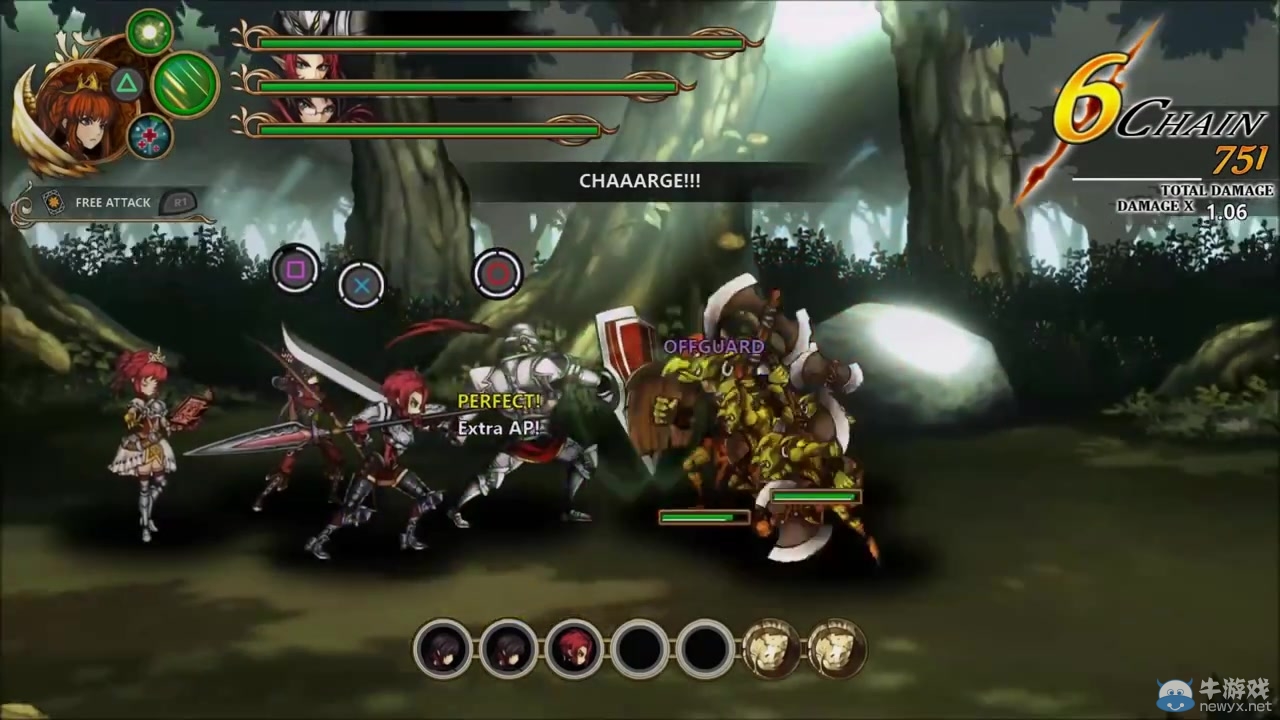The height and width of the screenshot is (720, 1280).
Task: Use the red cross healing spell
Action: coord(150,137)
